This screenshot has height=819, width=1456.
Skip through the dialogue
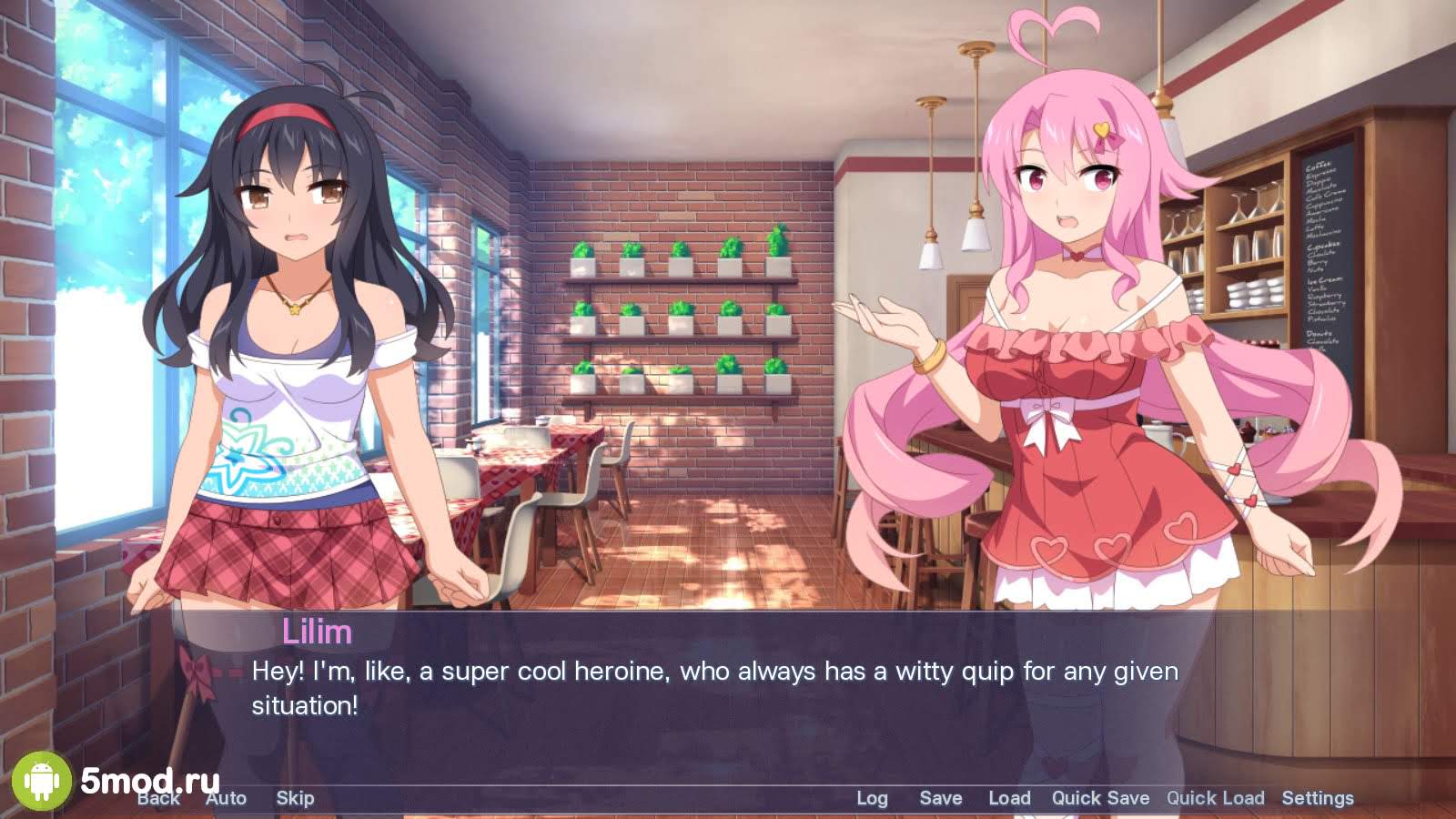295,798
